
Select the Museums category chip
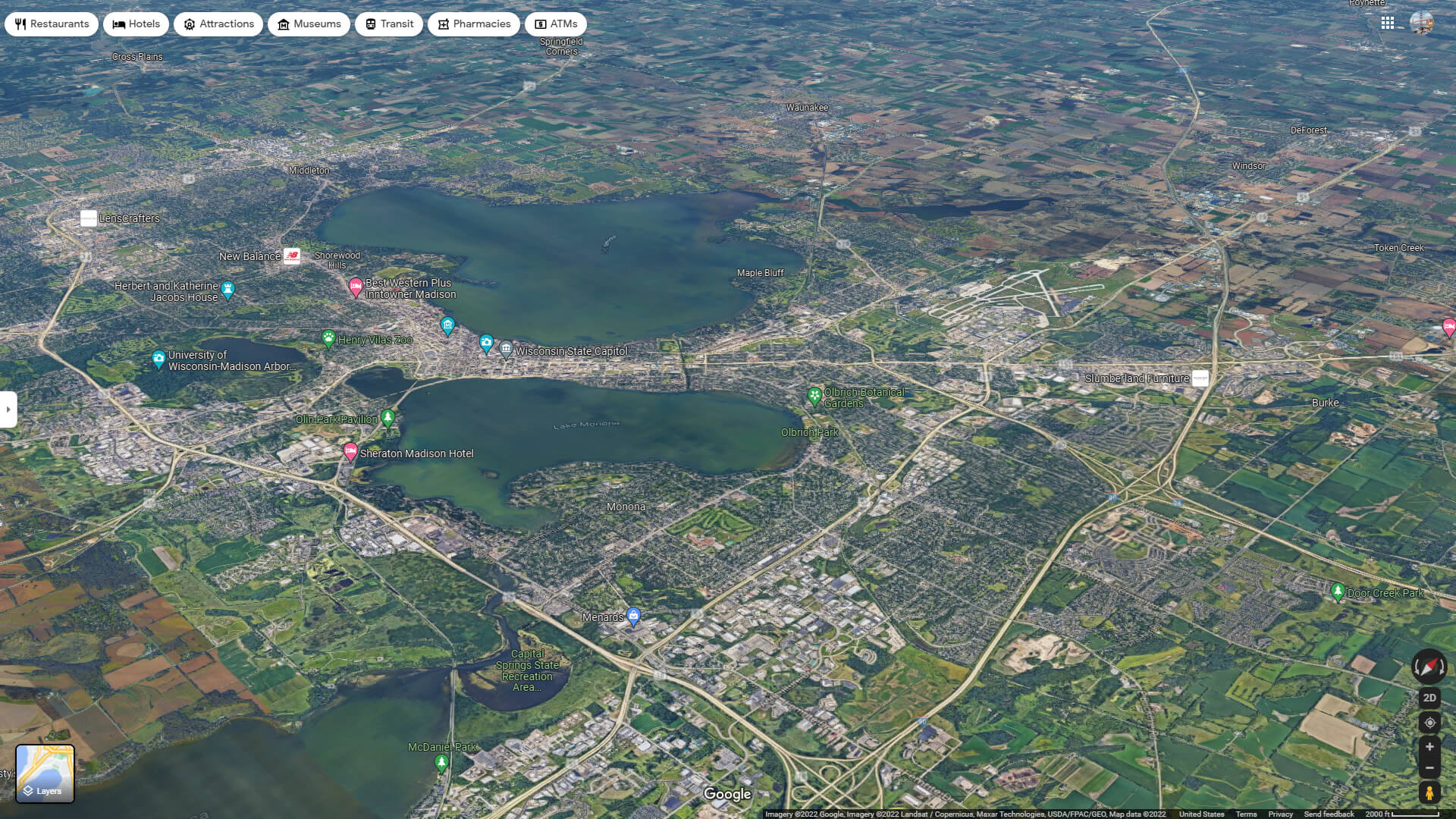[x=309, y=24]
